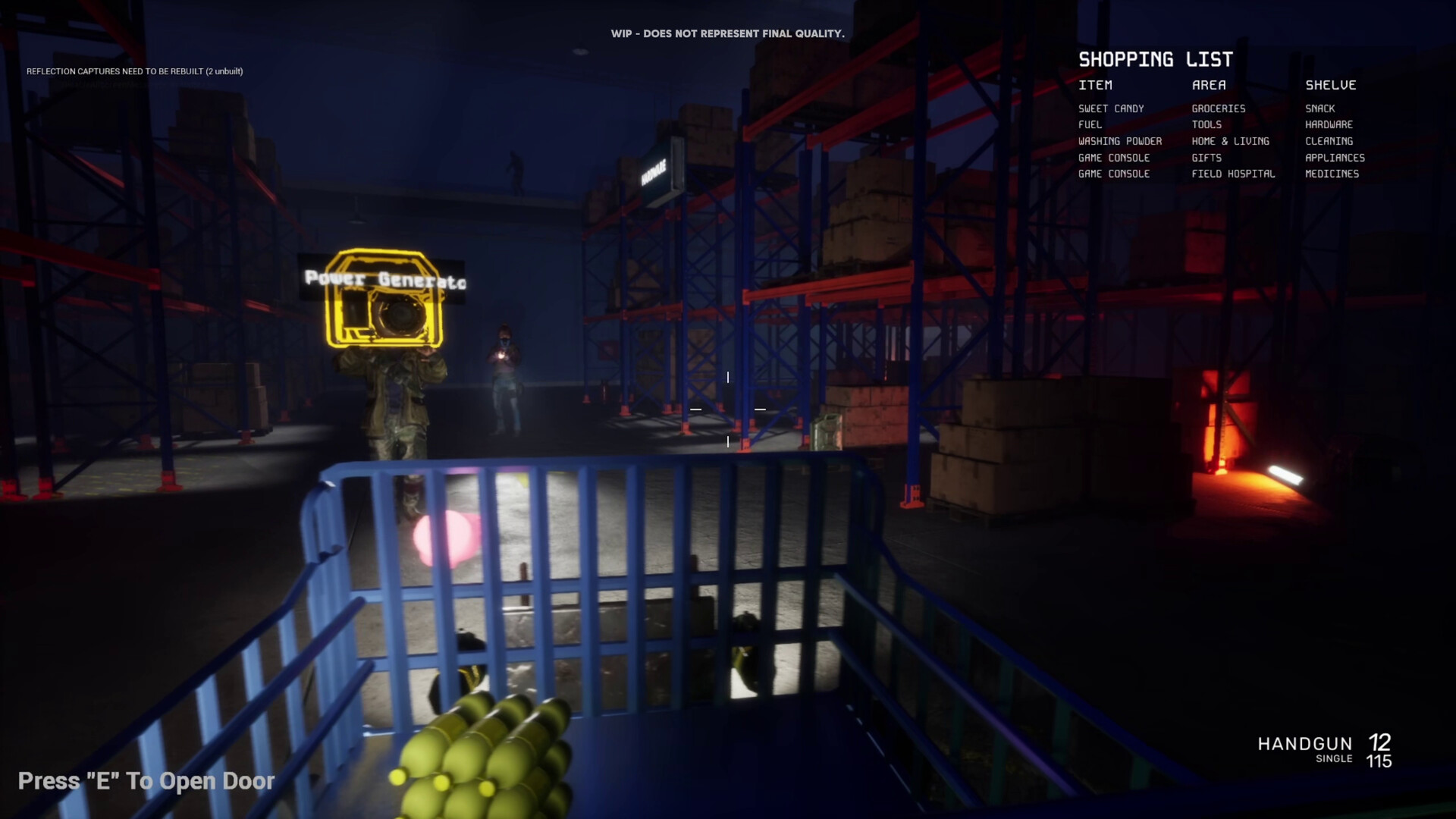Click the crosshair reticle at screen center

[x=728, y=409]
